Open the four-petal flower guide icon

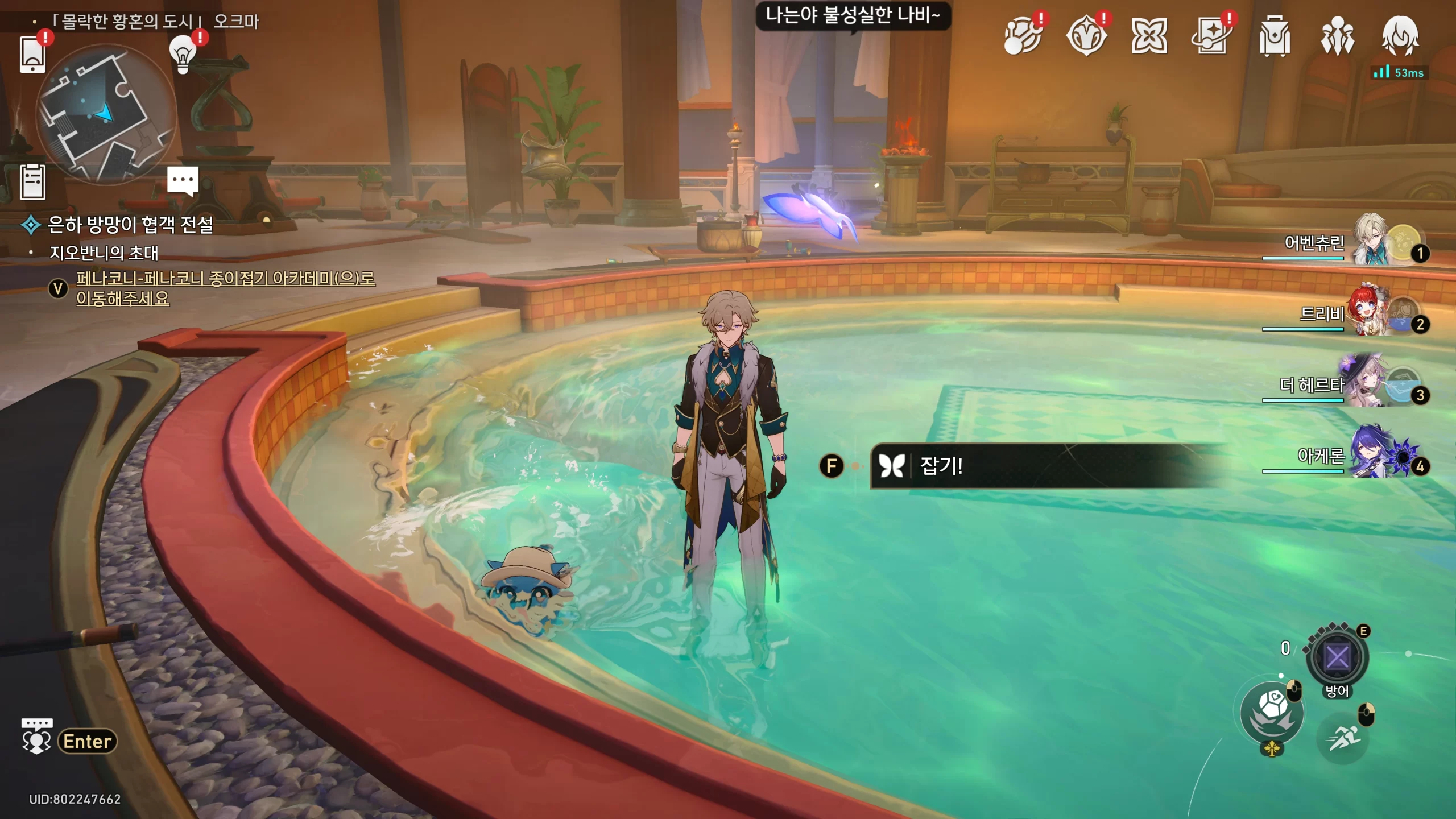[1149, 36]
